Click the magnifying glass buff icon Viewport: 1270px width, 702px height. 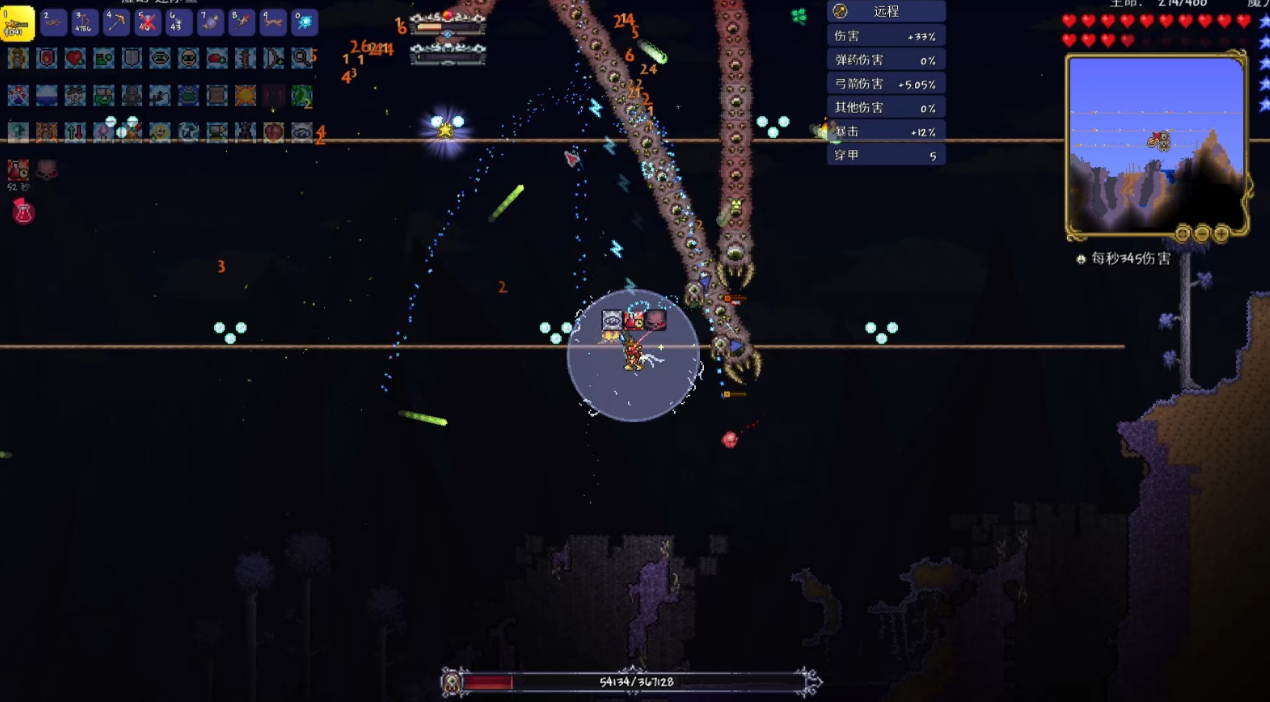coord(302,58)
